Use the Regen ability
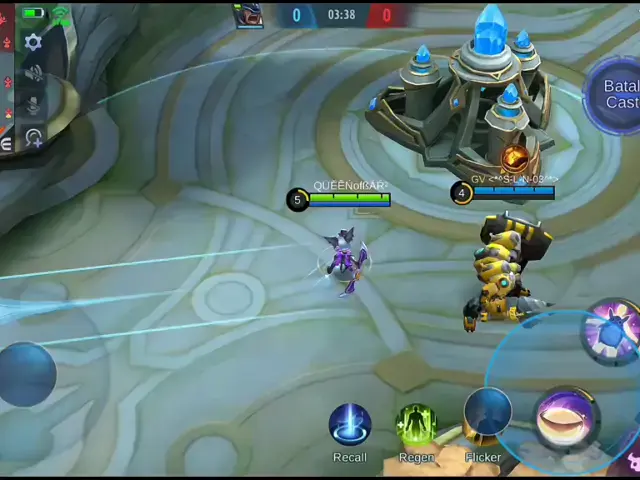 click(x=416, y=425)
